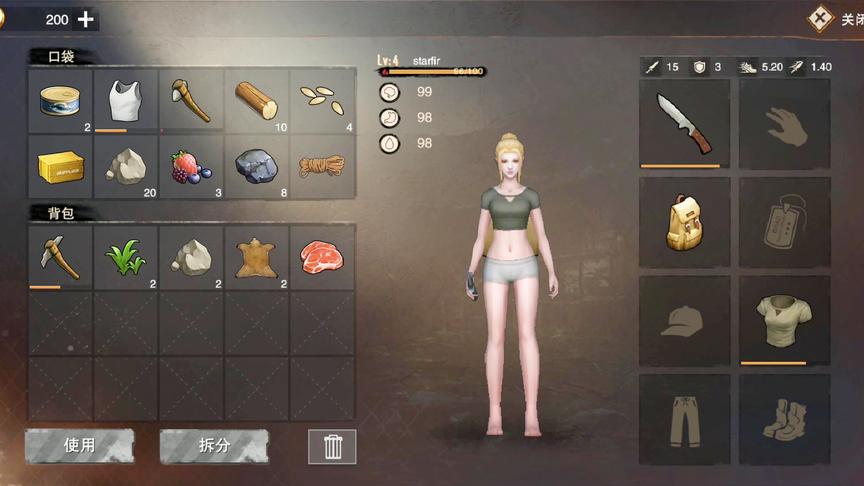The image size is (864, 486).
Task: Choose the green plant fiber slot
Action: pyautogui.click(x=126, y=257)
